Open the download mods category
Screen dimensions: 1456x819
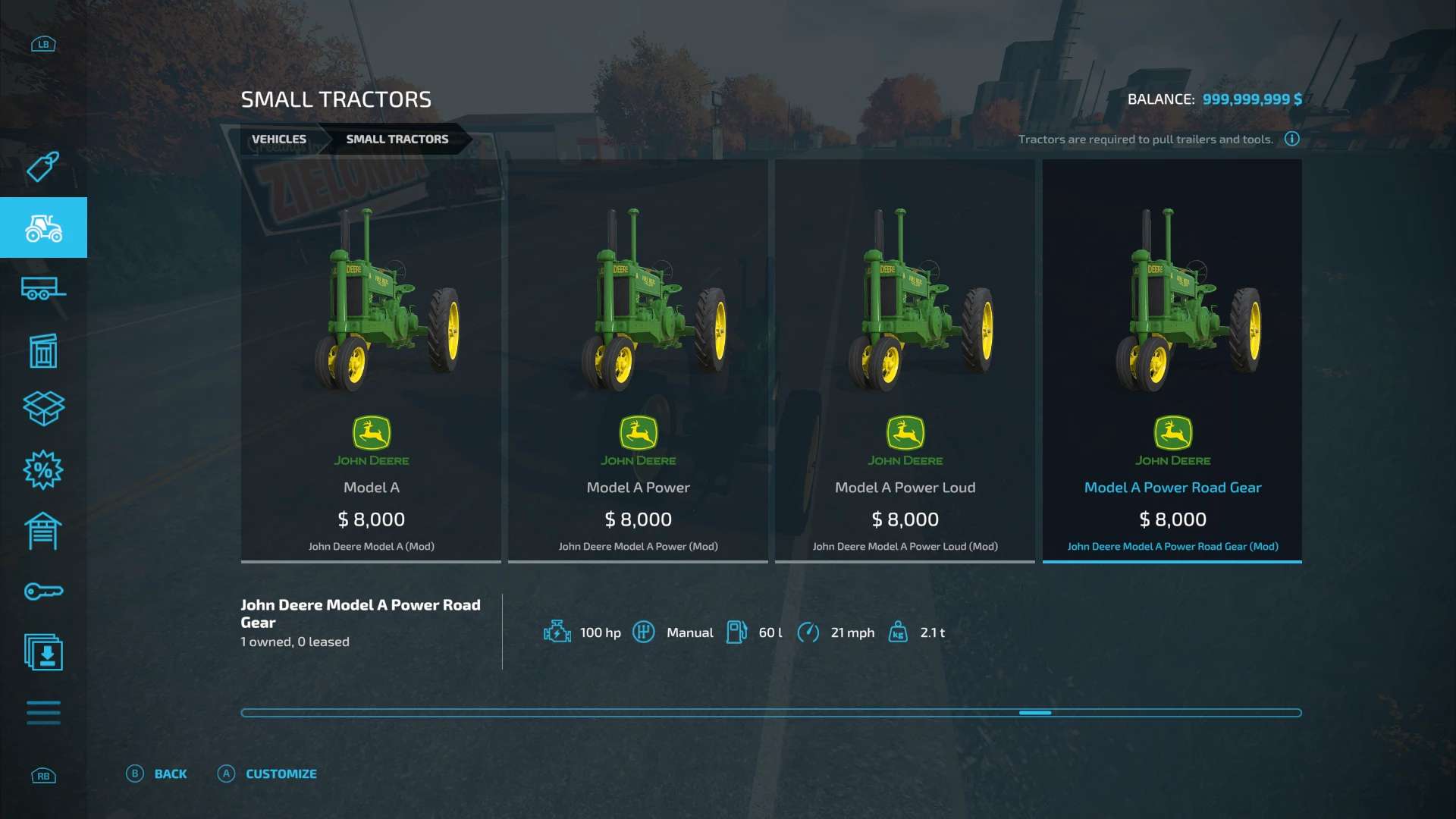click(43, 652)
